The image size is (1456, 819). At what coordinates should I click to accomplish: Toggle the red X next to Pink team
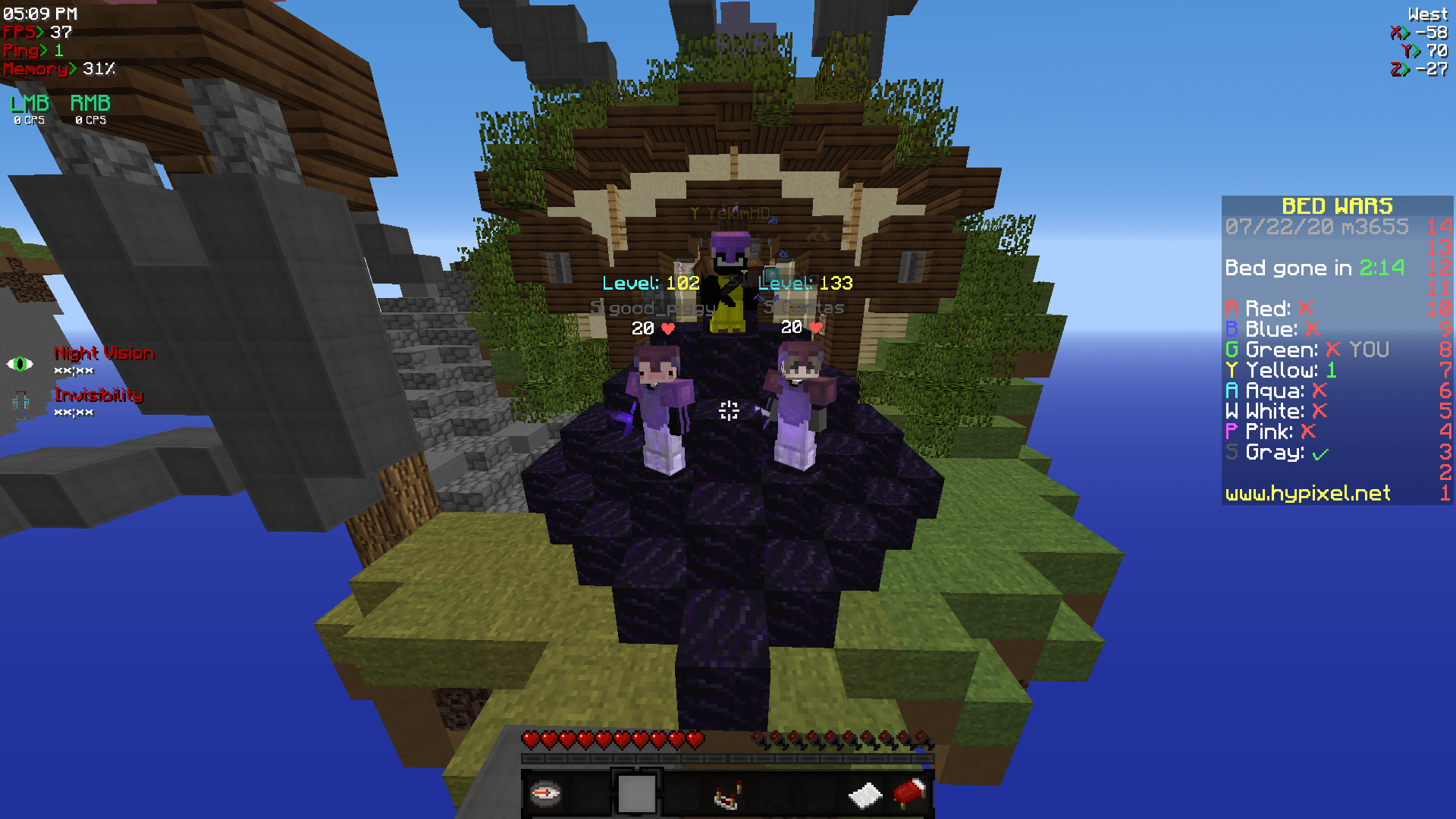pos(1307,431)
